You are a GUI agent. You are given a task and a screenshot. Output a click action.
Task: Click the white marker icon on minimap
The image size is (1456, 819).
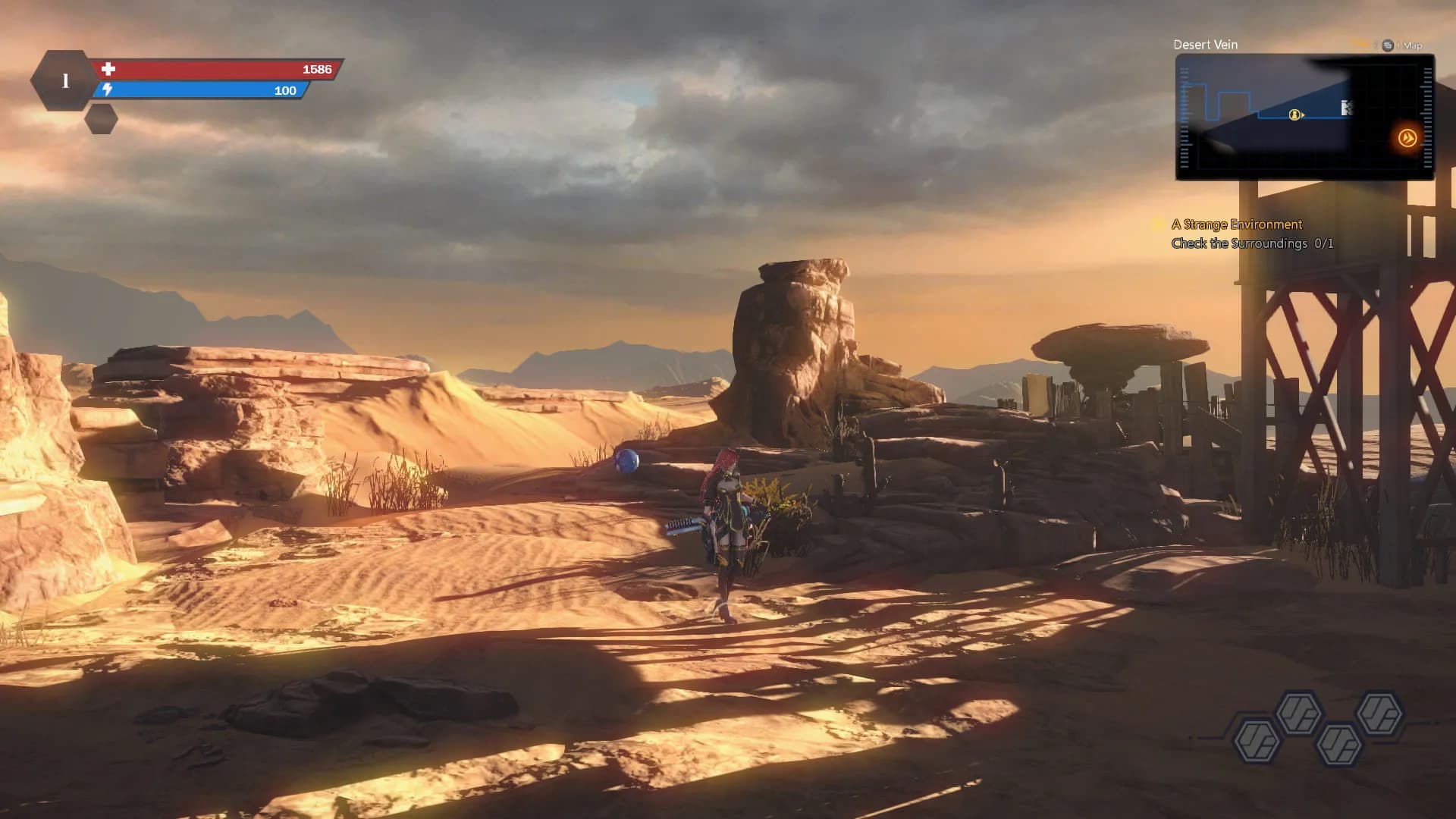1347,108
